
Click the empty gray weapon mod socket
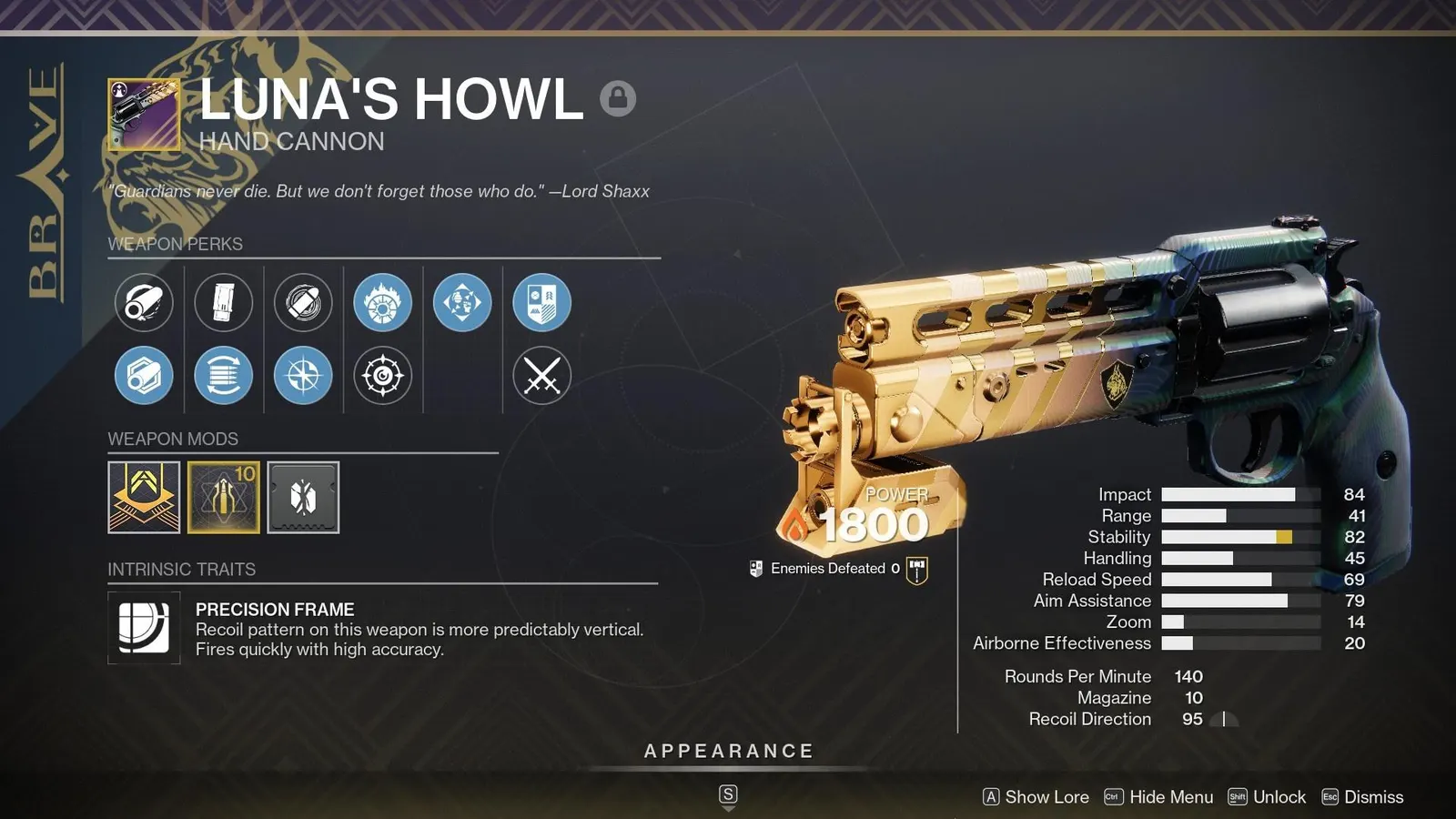tap(303, 496)
